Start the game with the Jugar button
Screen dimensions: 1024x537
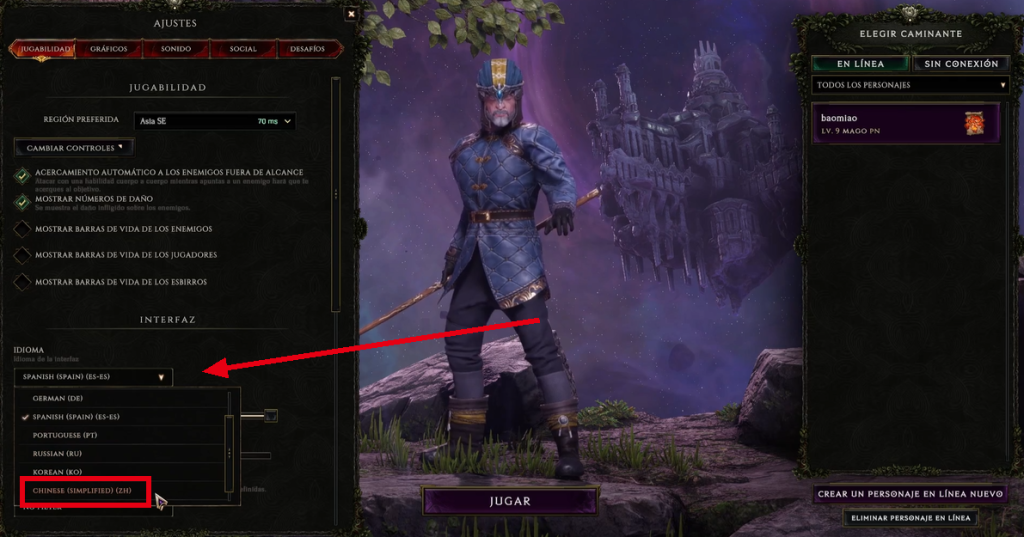tap(510, 500)
